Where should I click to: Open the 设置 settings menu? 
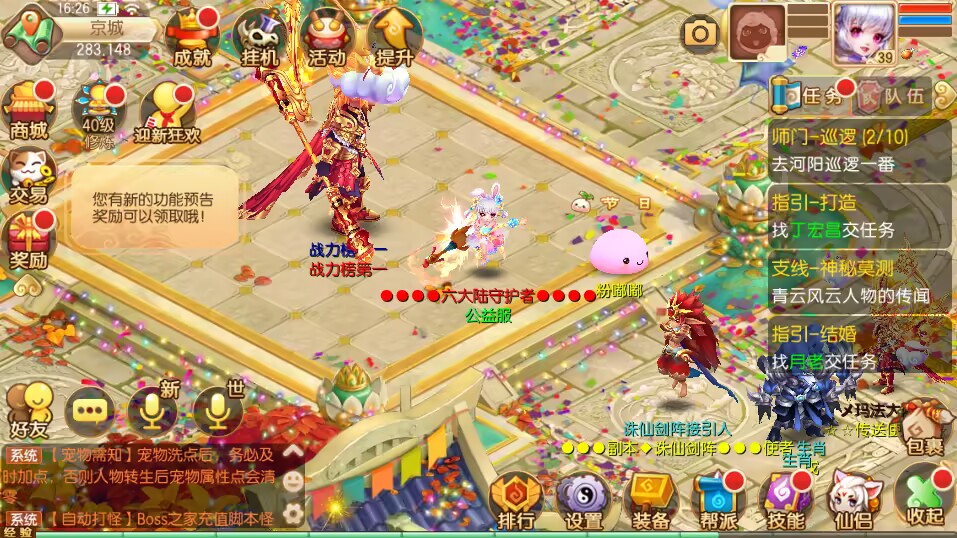583,502
